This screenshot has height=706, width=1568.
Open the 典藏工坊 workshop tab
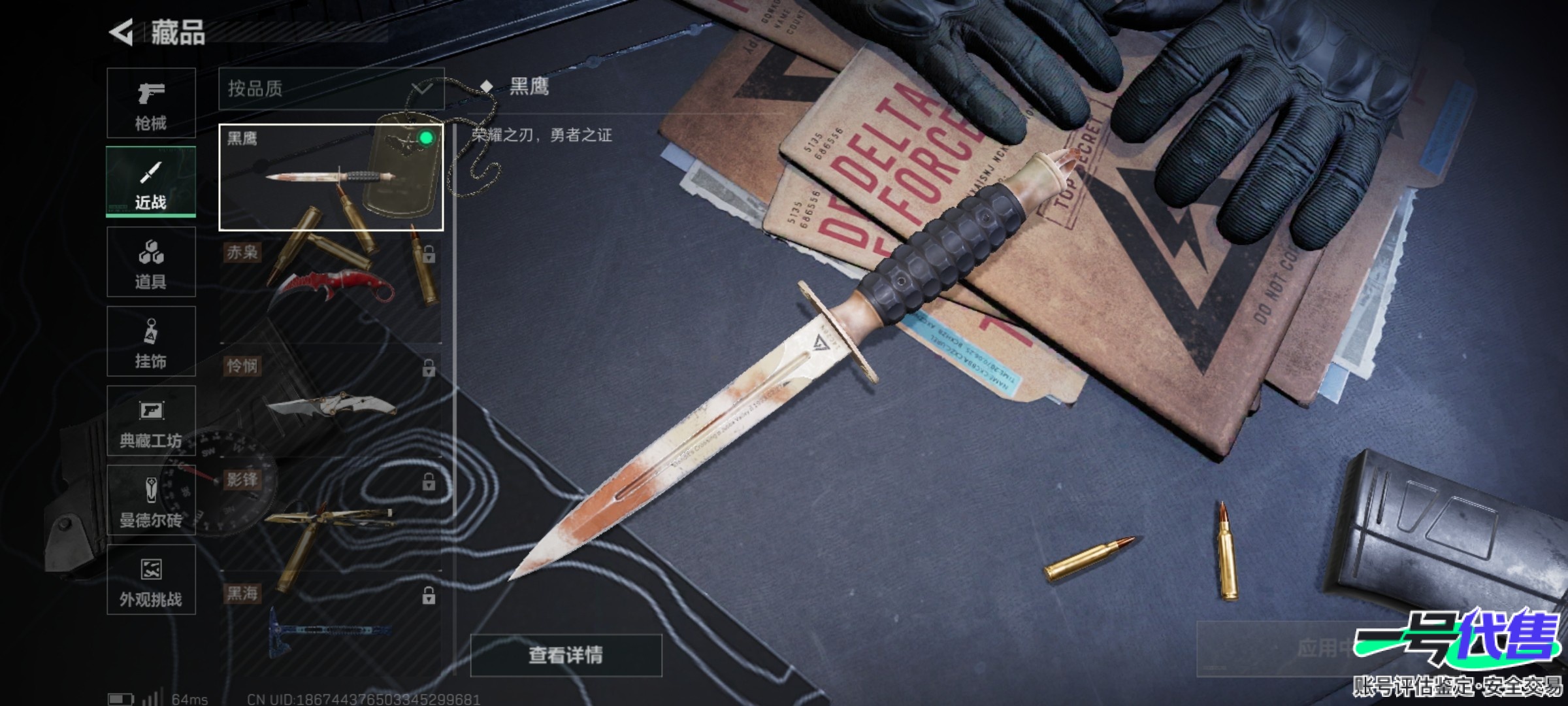[x=151, y=421]
